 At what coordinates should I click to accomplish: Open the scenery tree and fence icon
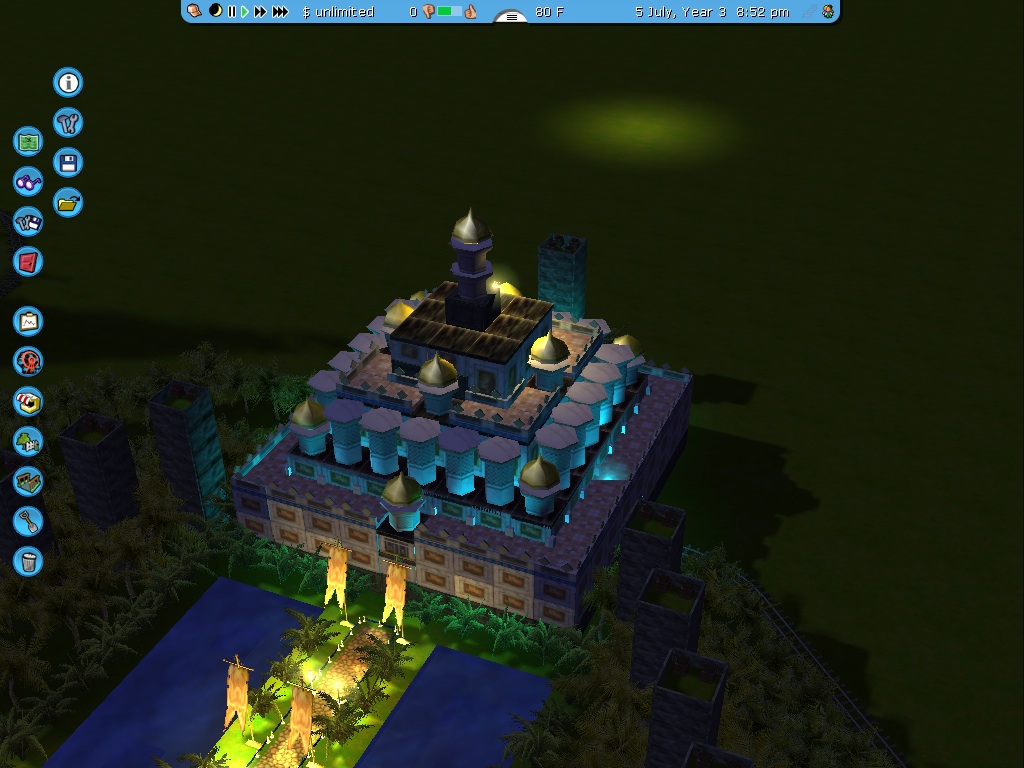click(29, 441)
